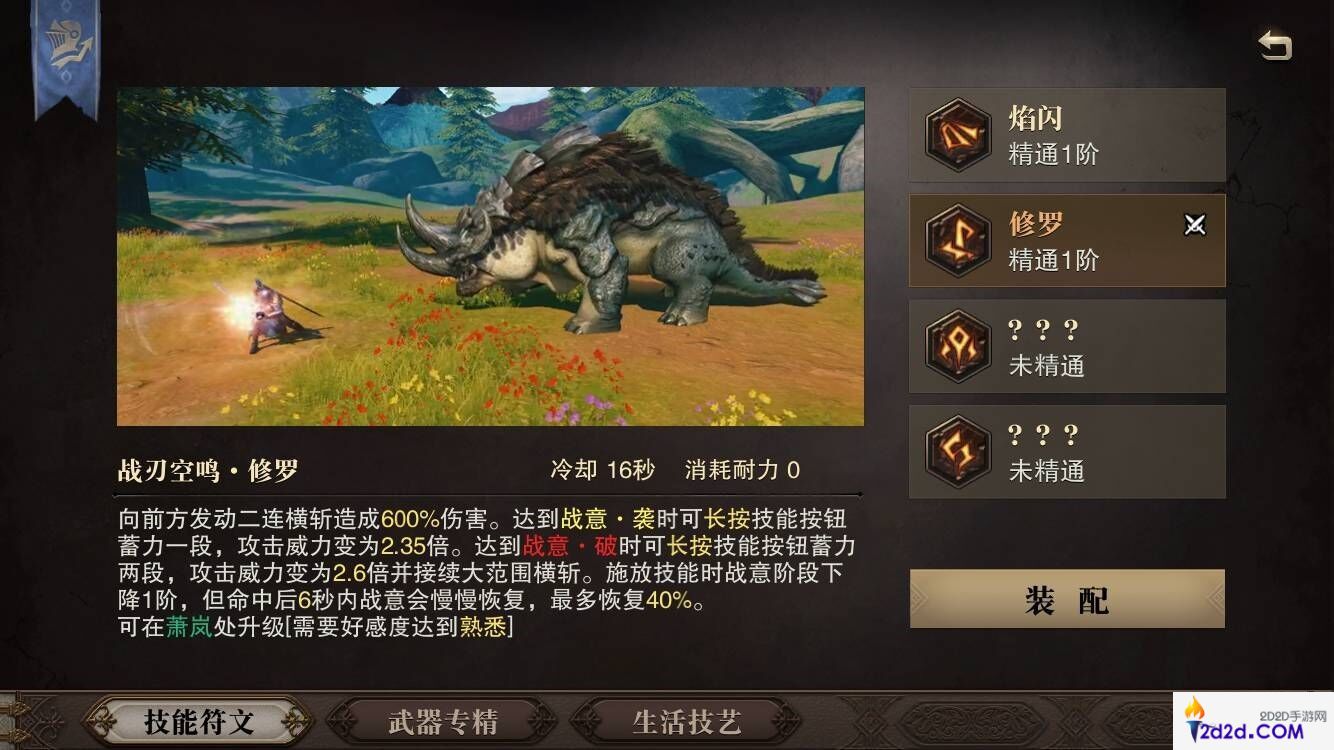
Task: Click the second ??? mystery rune icon
Action: point(957,452)
